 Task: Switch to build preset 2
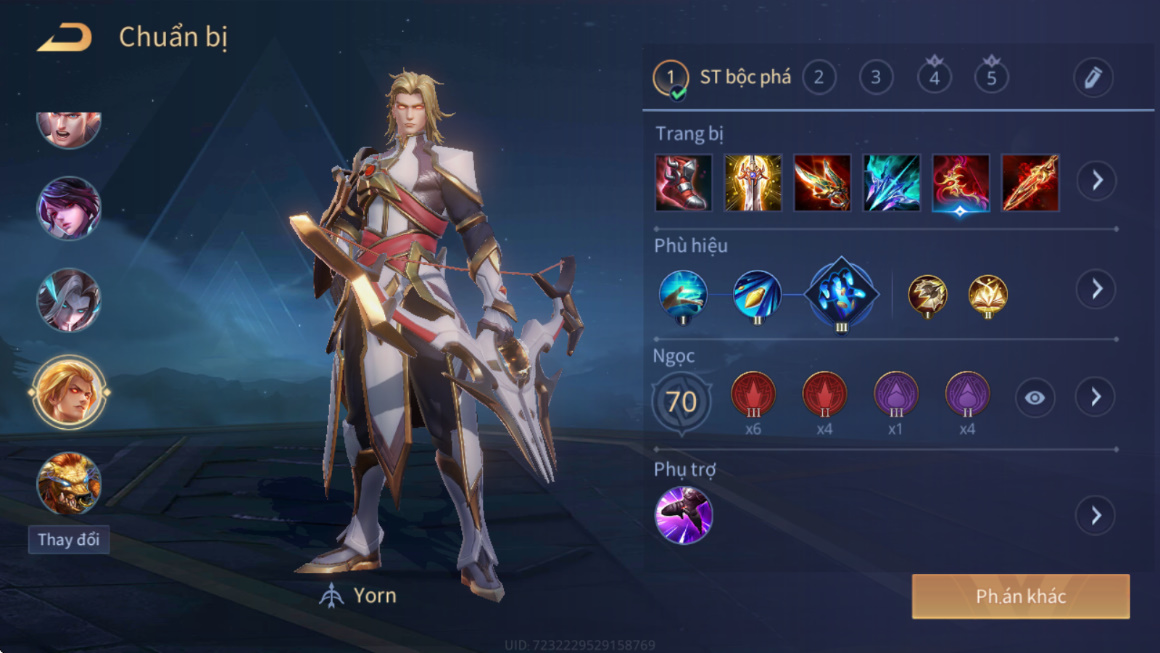(x=819, y=77)
